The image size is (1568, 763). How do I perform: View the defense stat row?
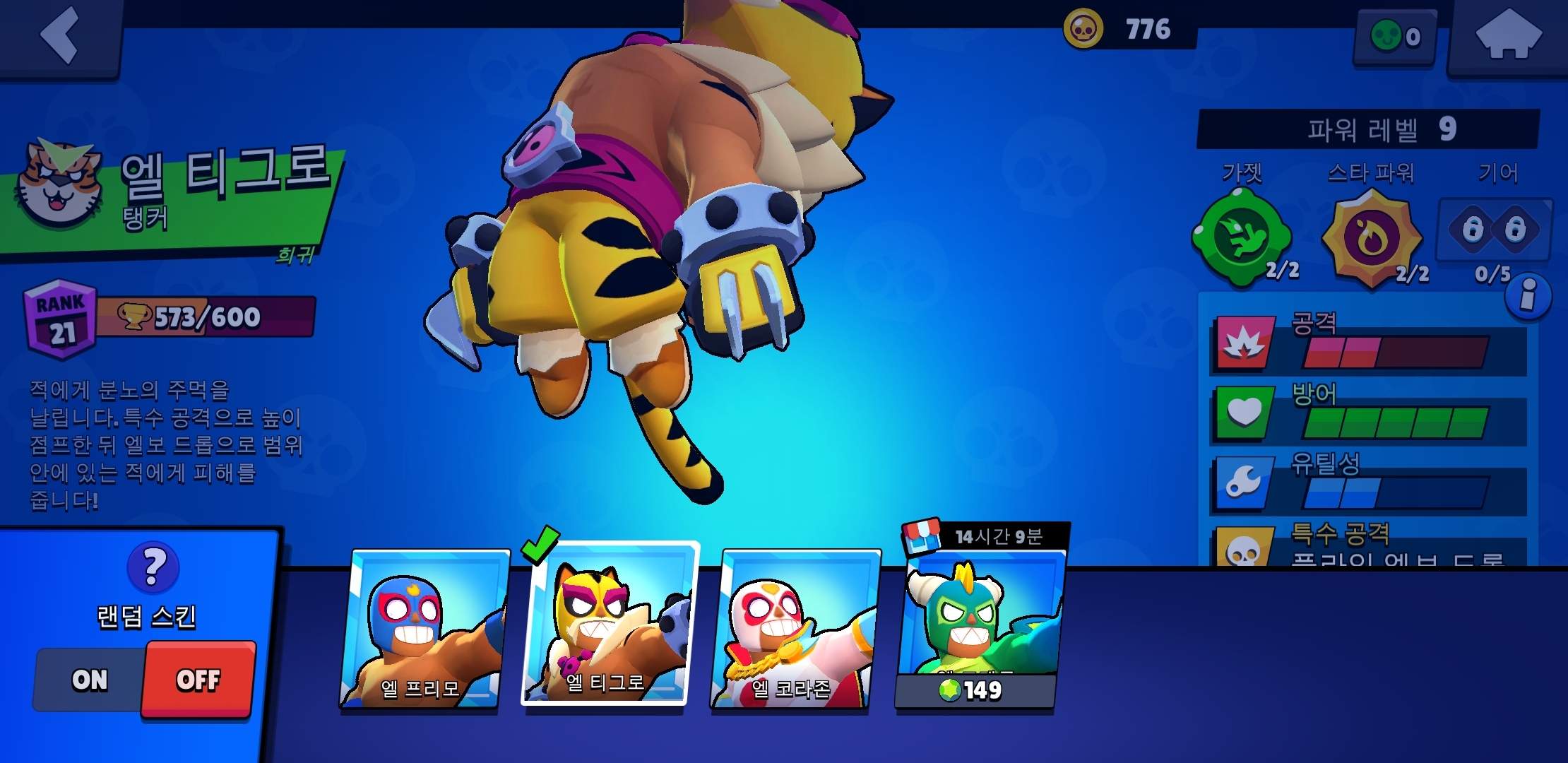[x=1367, y=415]
